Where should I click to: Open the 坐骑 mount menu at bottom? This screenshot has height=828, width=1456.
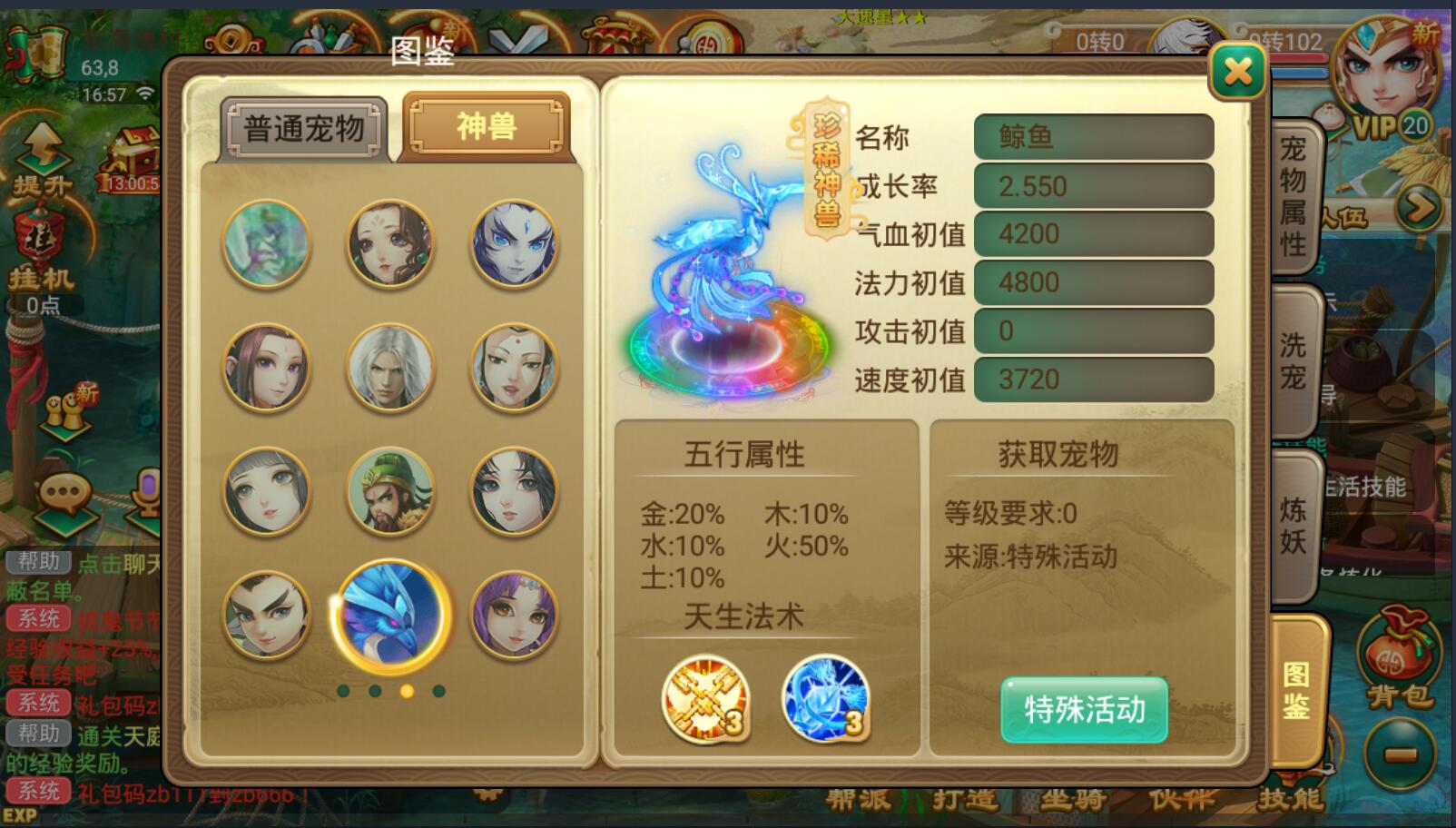[x=1071, y=800]
